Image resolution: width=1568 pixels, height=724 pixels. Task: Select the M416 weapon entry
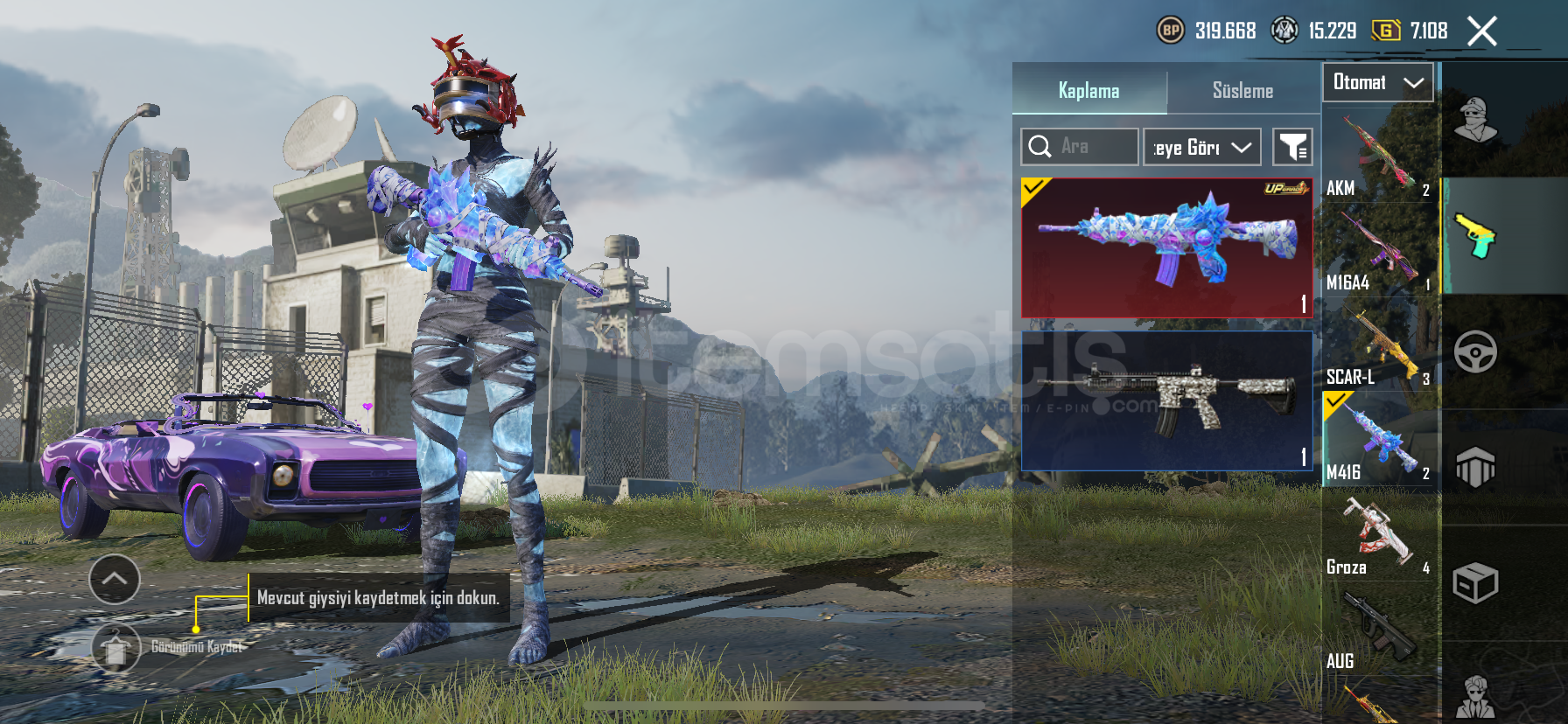[1379, 439]
